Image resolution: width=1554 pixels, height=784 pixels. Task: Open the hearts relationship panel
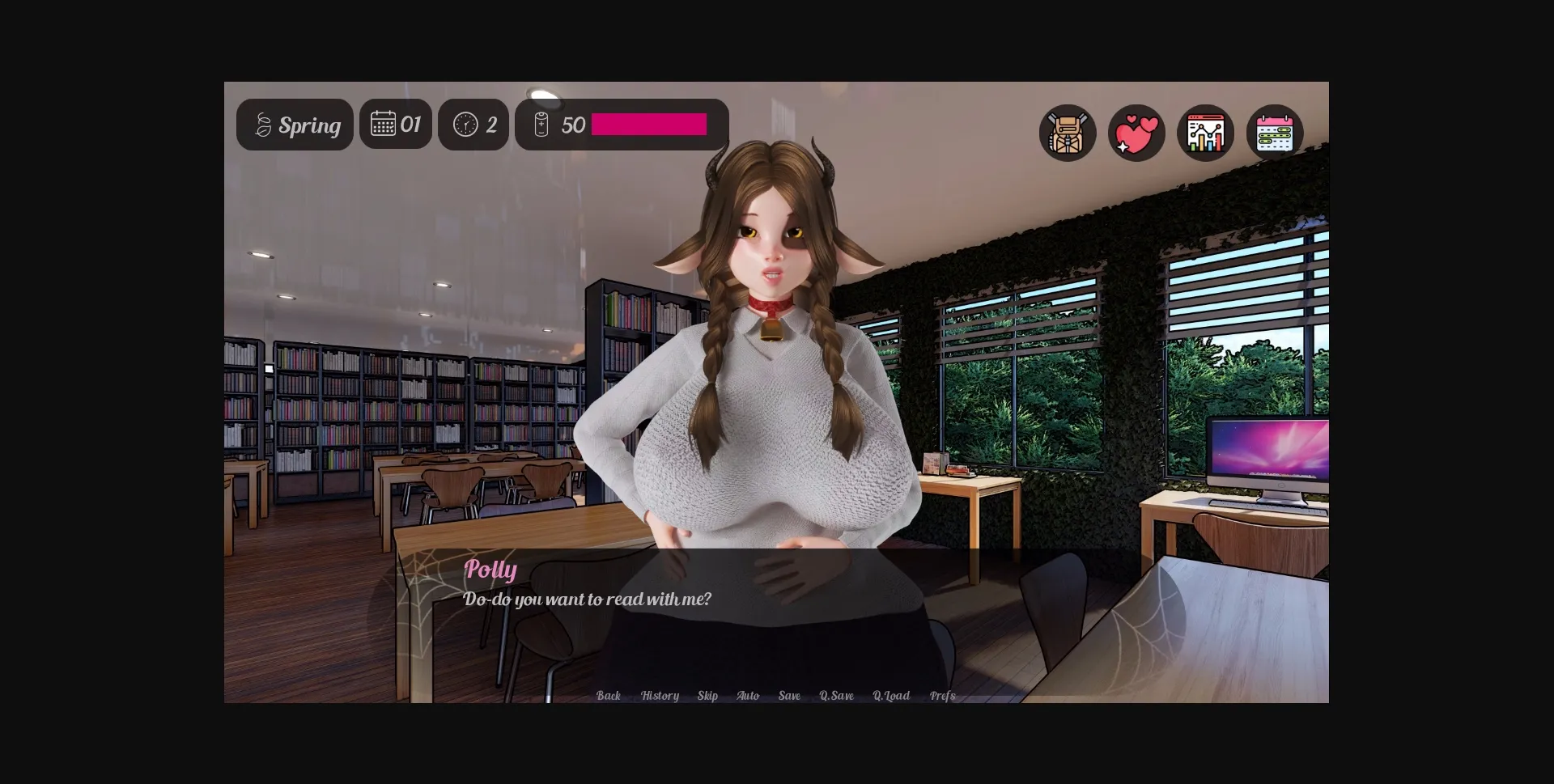1136,132
